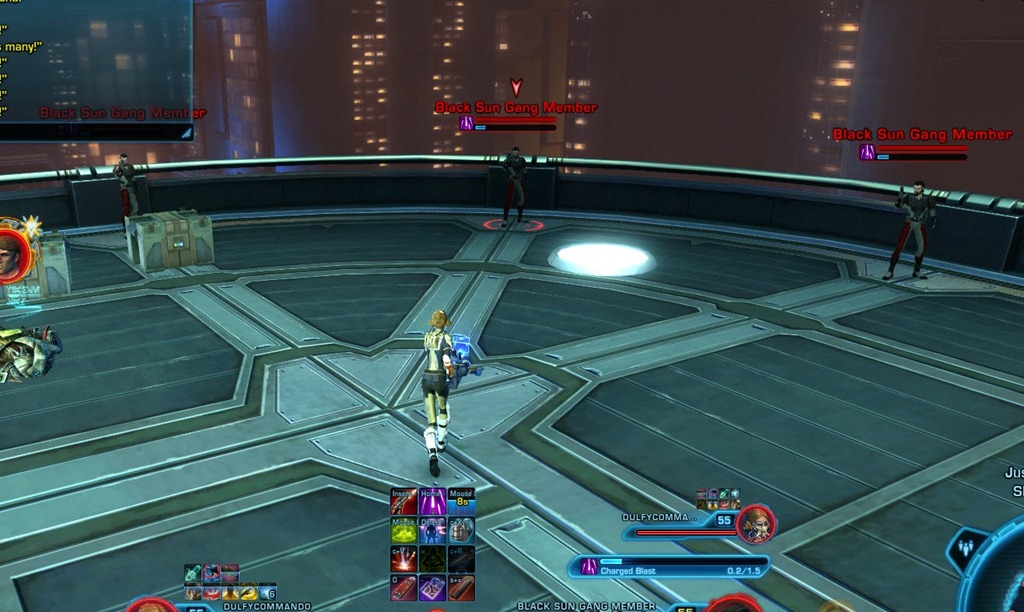This screenshot has height=612, width=1024.
Task: Activate the red explosion burst ability
Action: click(x=404, y=559)
